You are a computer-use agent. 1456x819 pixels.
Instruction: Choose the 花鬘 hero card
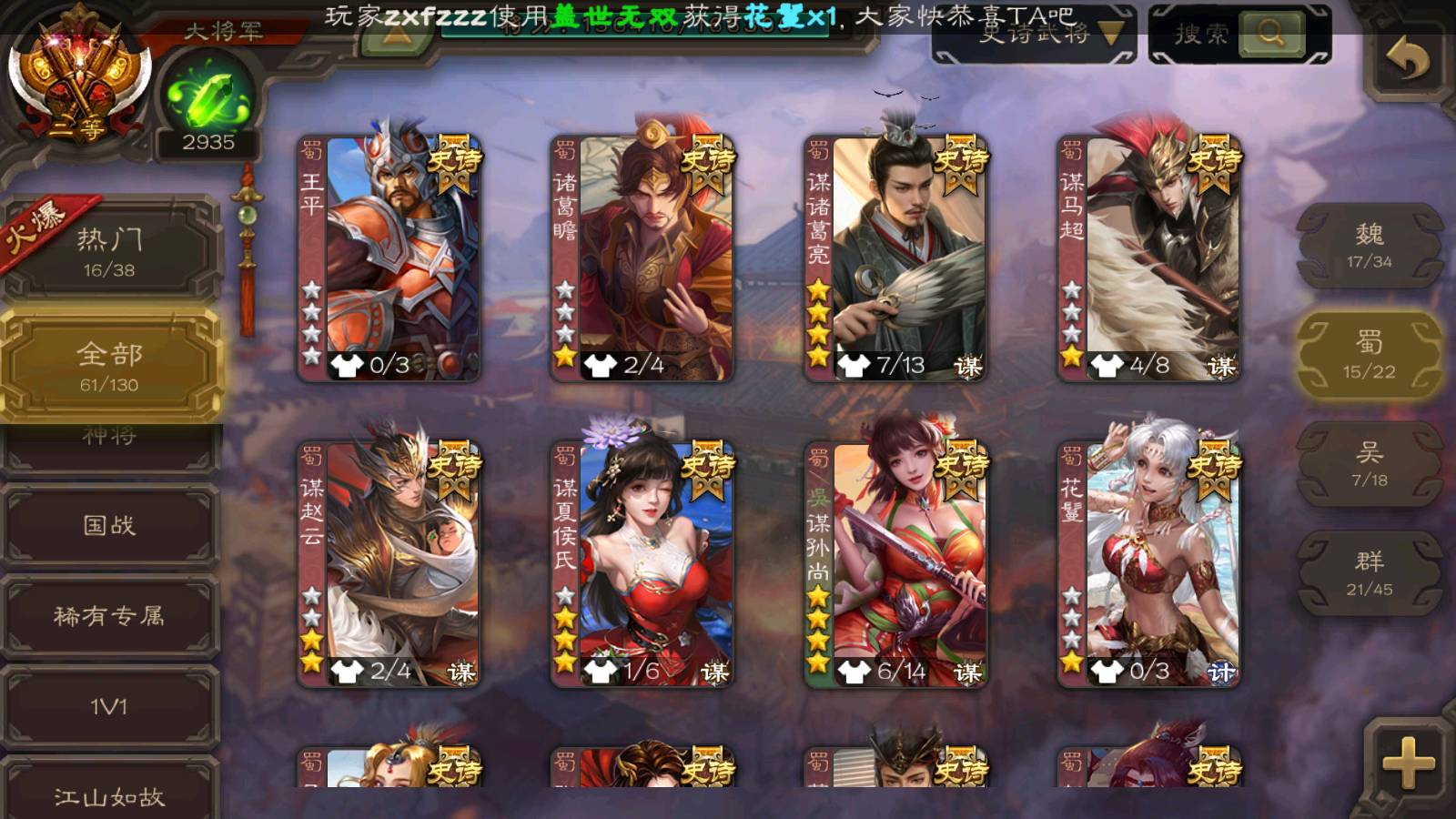pos(1148,564)
